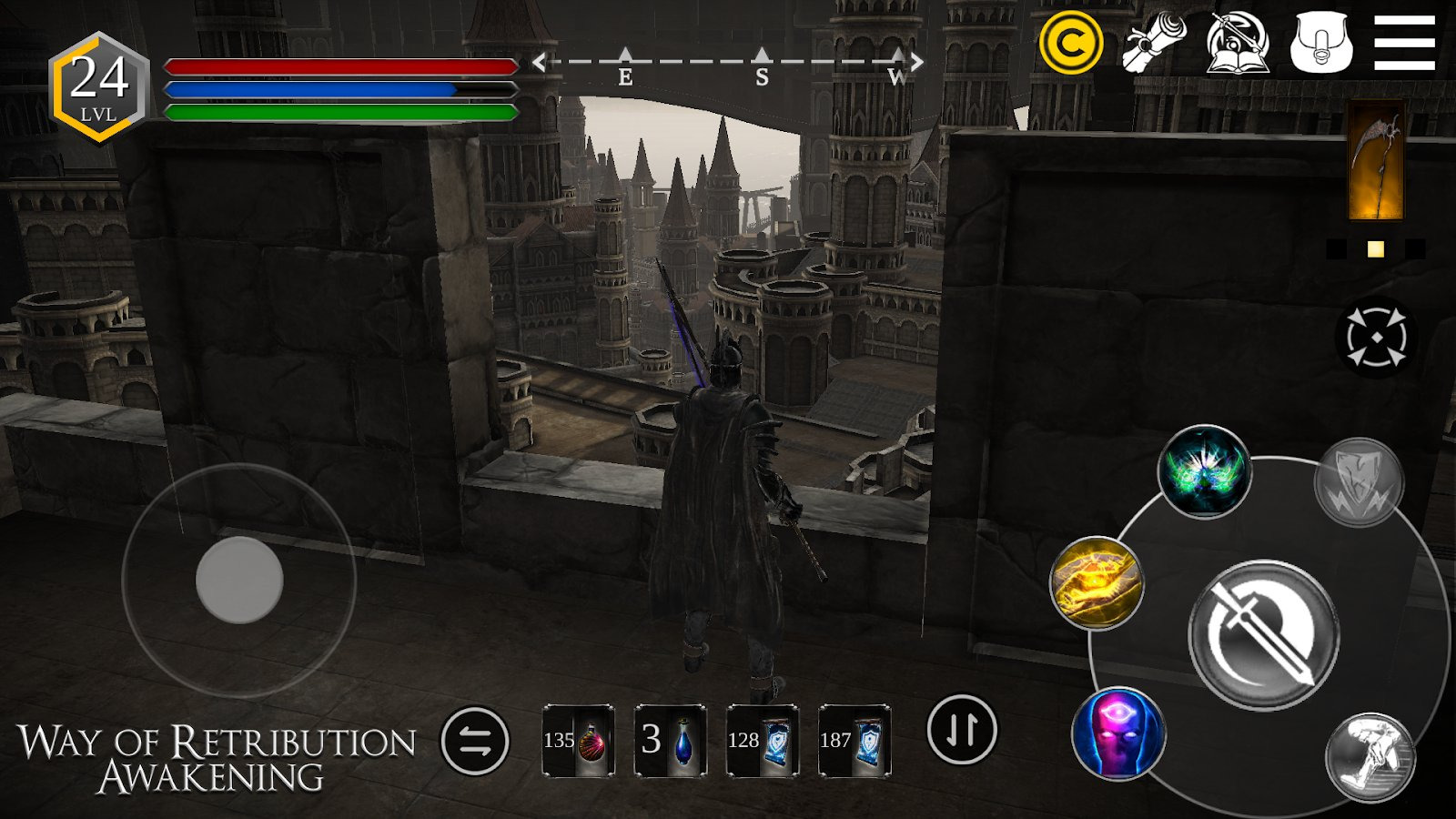Use the shield card with 128 count
The width and height of the screenshot is (1456, 819).
[763, 741]
